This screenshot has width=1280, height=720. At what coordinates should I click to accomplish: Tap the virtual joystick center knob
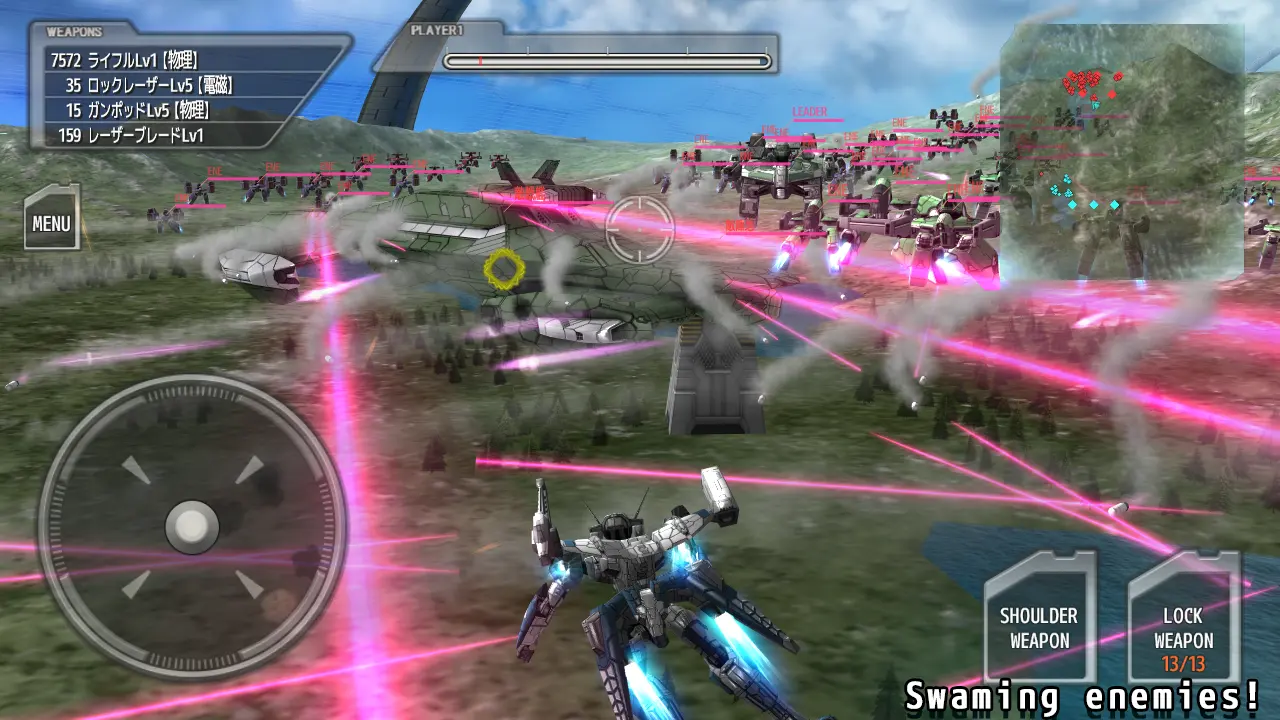[x=191, y=525]
